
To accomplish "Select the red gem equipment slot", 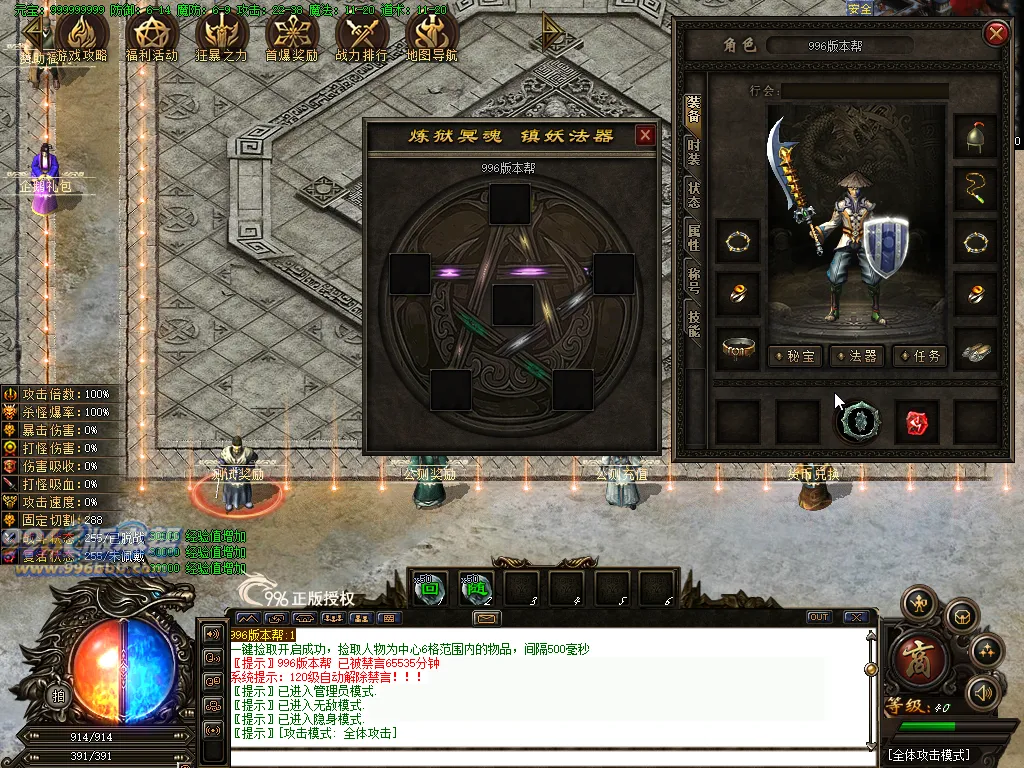I will click(916, 422).
